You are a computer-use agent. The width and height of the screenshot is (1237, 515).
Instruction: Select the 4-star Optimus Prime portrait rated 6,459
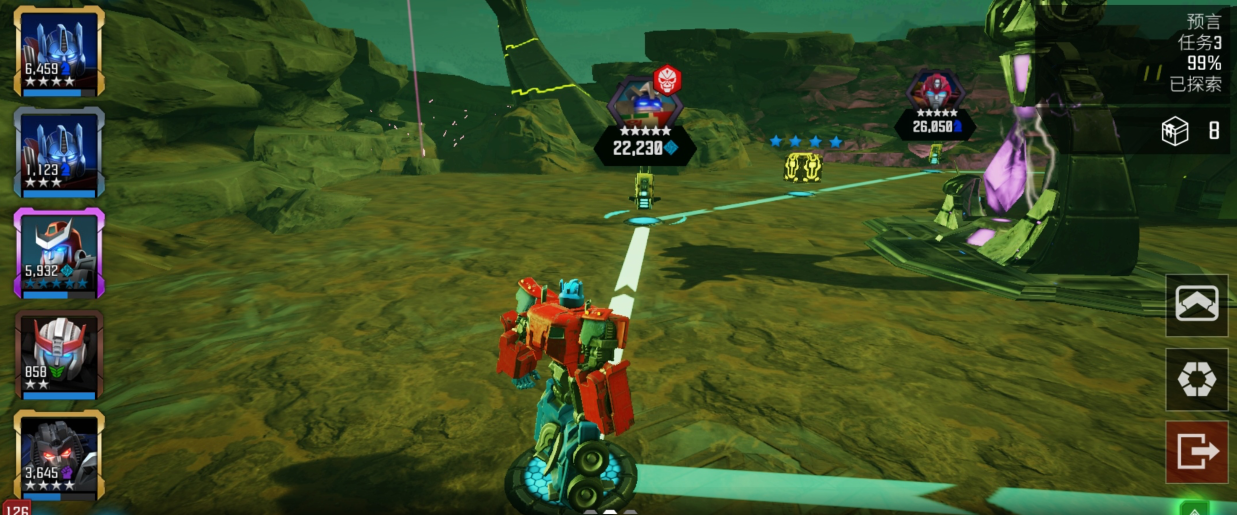(58, 50)
